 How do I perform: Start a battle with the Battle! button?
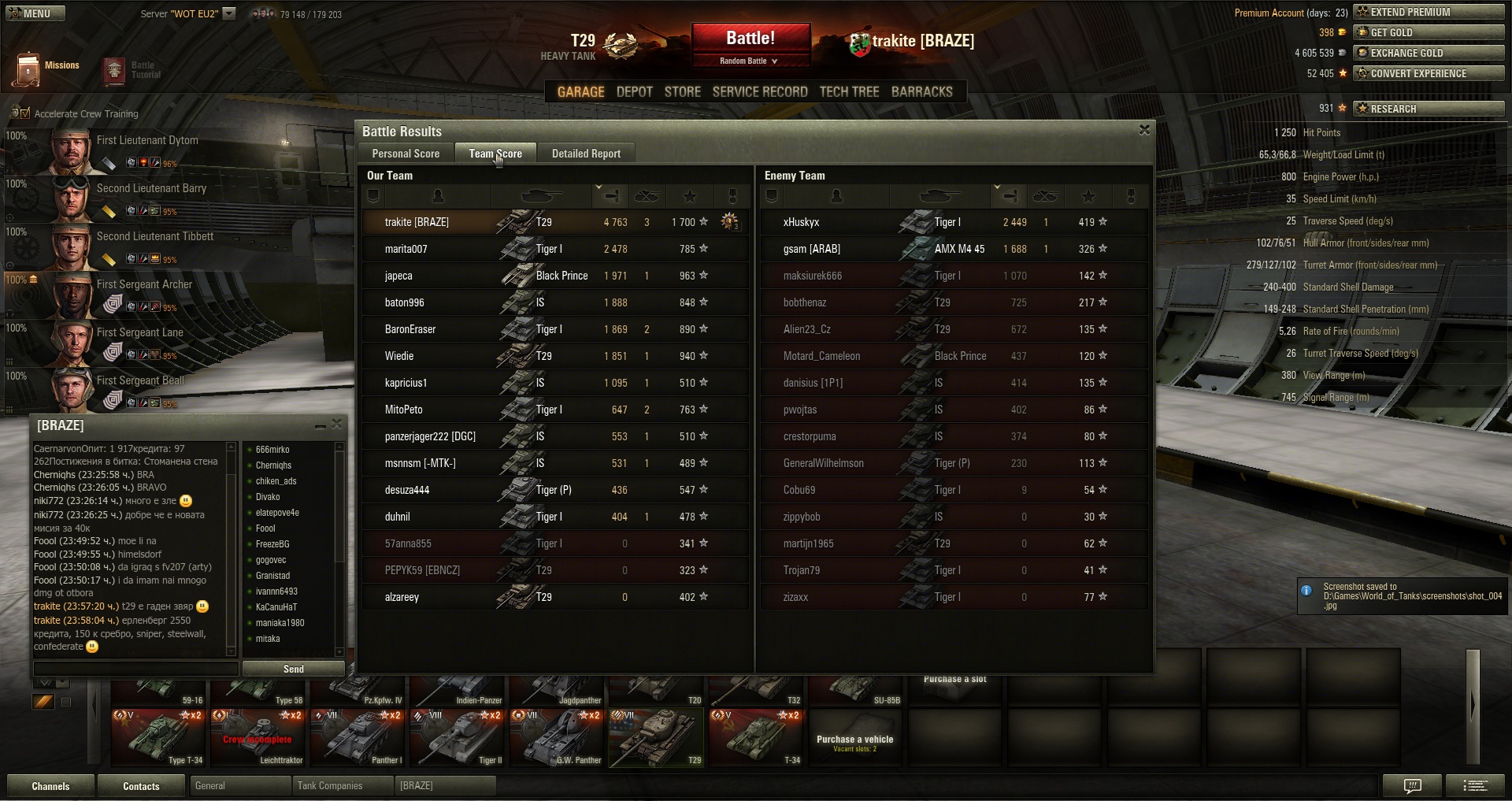(750, 39)
